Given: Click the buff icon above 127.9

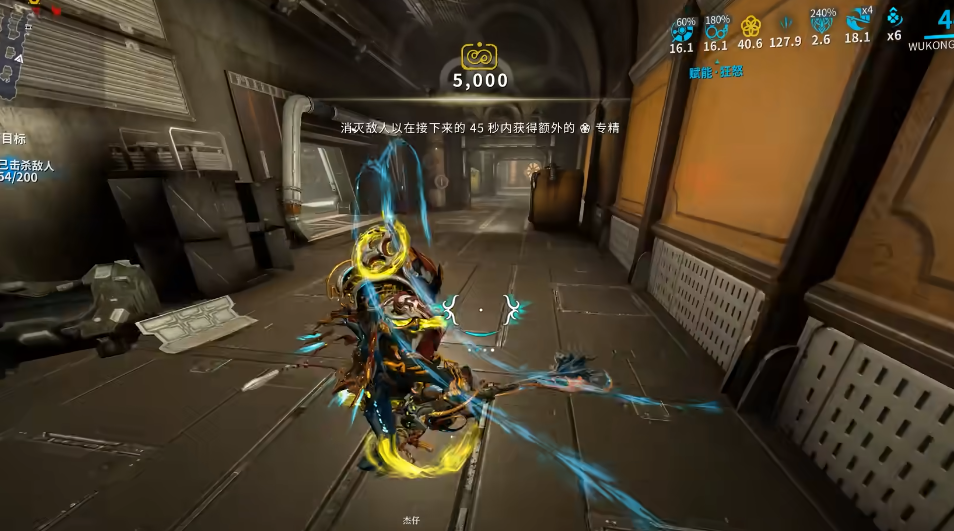Looking at the screenshot, I should point(785,24).
